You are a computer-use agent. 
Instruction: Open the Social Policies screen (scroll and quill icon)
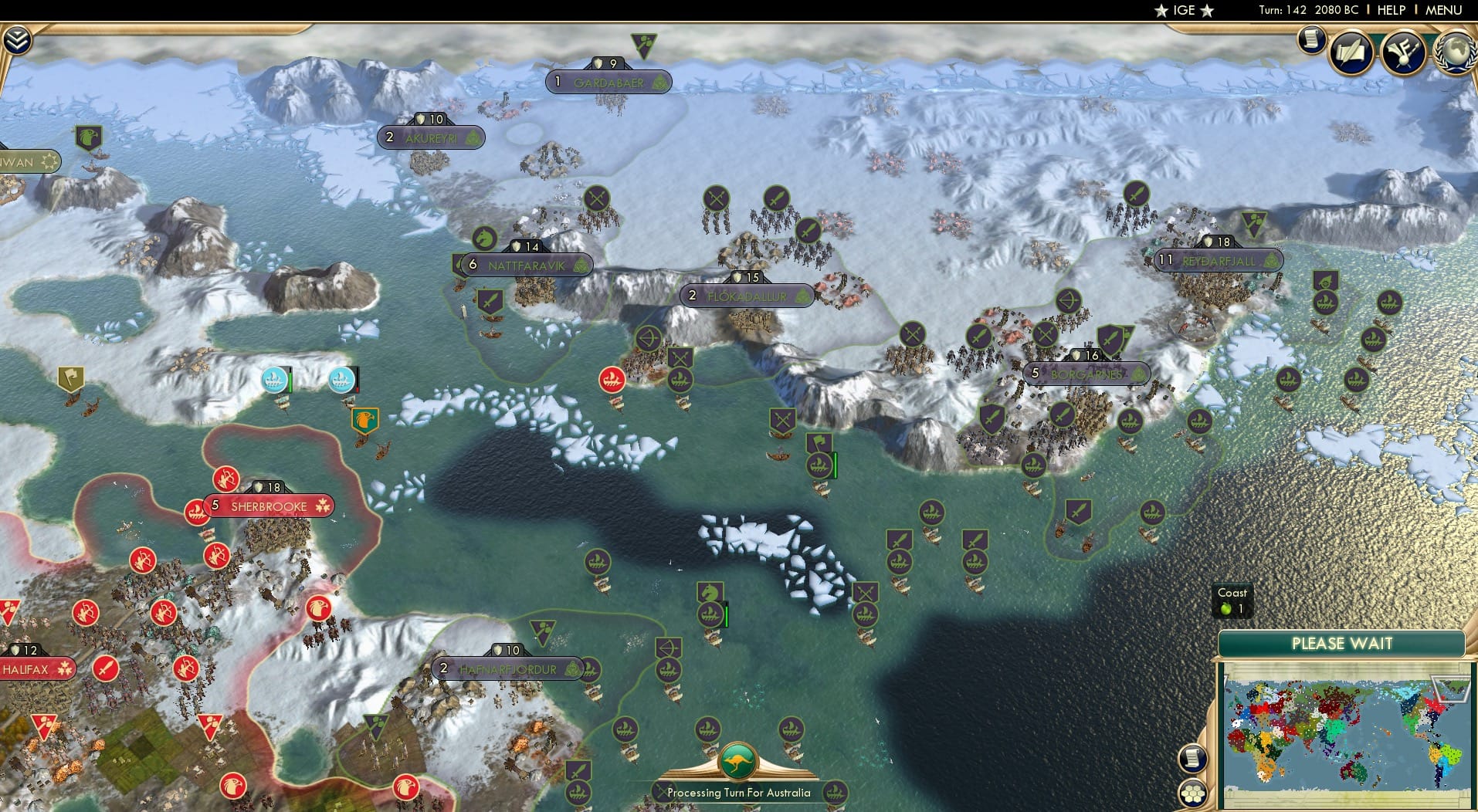pyautogui.click(x=1352, y=52)
